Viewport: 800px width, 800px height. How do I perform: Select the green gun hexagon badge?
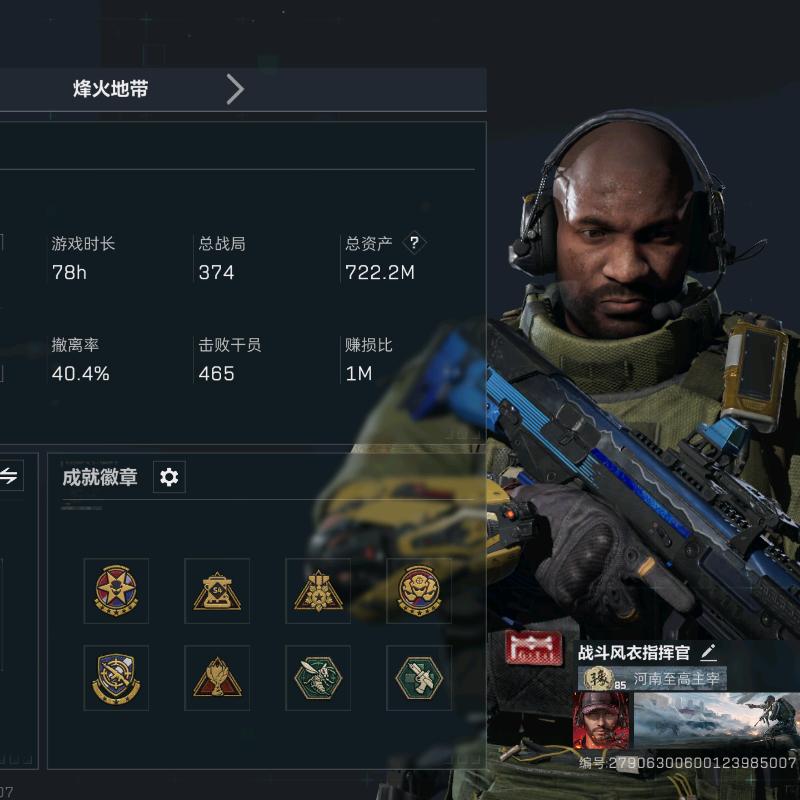pyautogui.click(x=419, y=677)
